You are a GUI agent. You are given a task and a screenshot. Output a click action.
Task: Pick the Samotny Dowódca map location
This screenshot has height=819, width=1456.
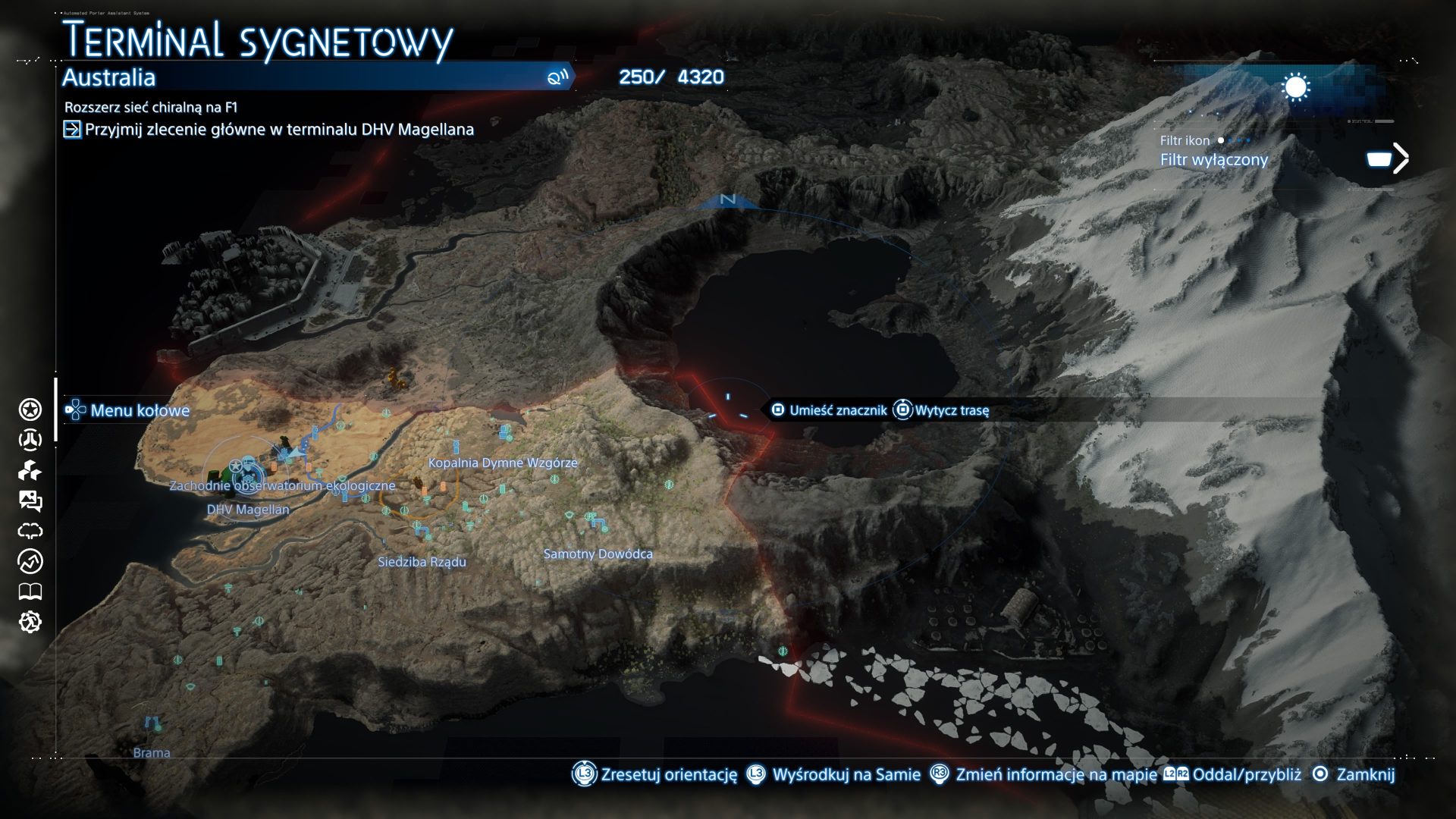pyautogui.click(x=598, y=554)
